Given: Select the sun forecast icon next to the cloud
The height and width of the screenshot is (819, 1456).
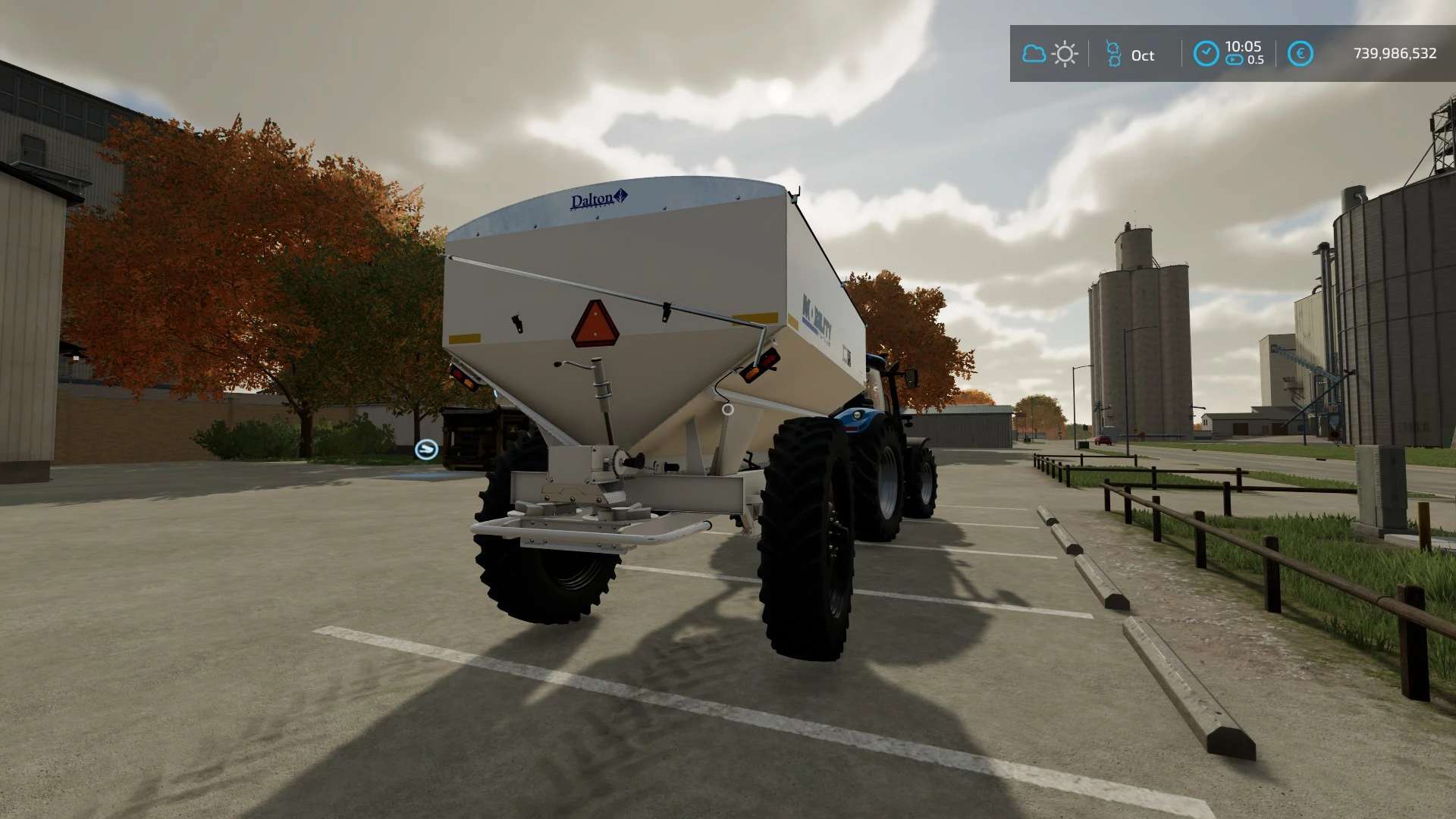Looking at the screenshot, I should point(1066,53).
